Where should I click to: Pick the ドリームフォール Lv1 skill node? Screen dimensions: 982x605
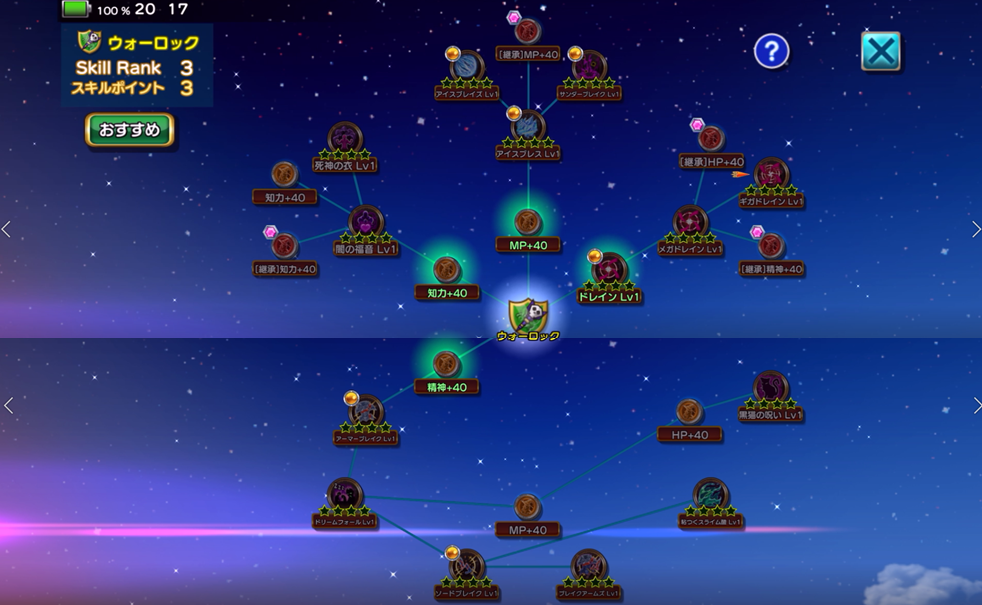tap(345, 494)
